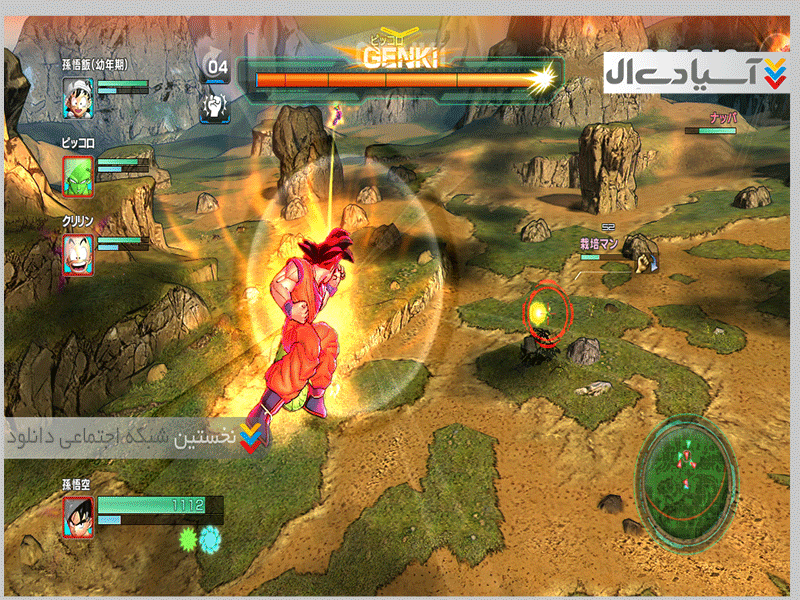Click the blue round burst icon
The height and width of the screenshot is (600, 800).
211,540
